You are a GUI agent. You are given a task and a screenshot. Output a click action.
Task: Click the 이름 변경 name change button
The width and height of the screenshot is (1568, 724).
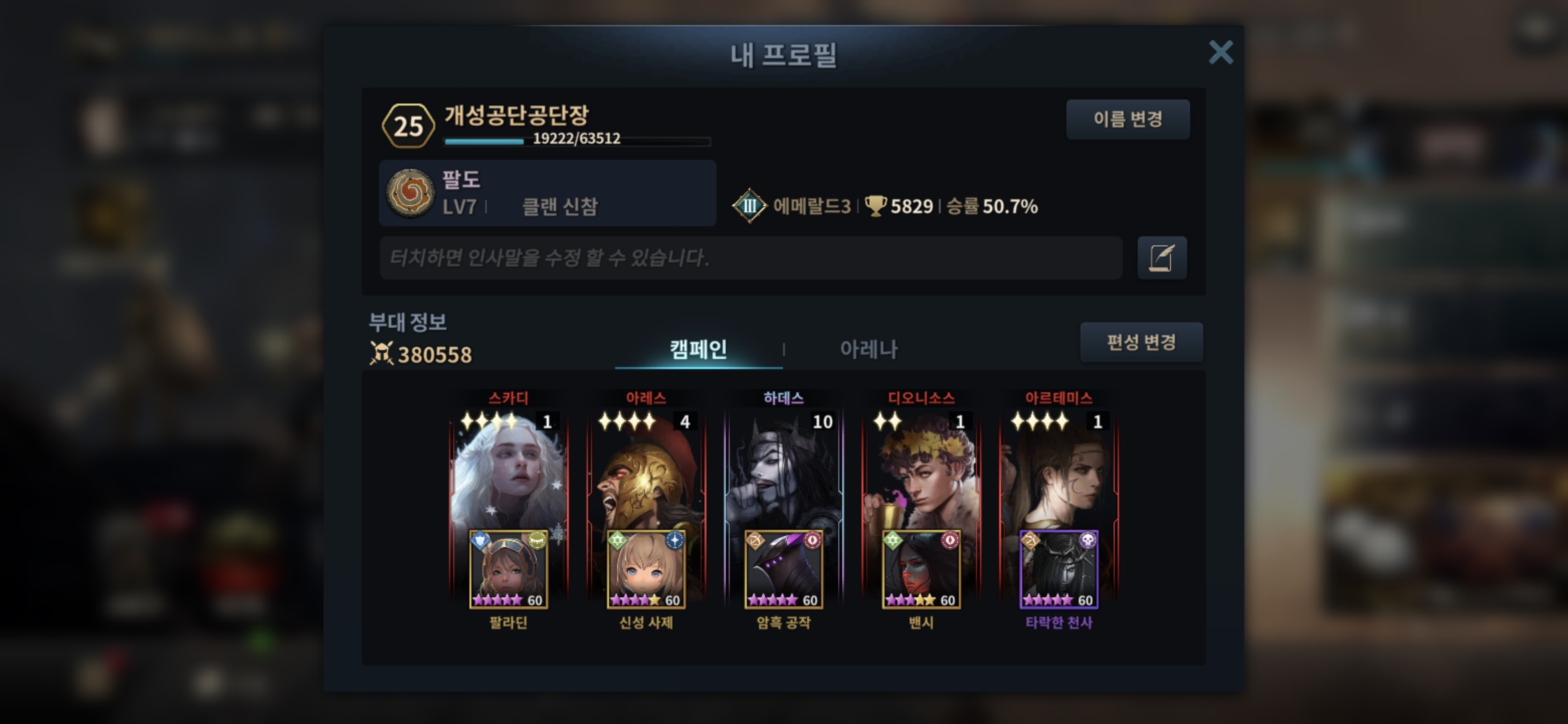(1128, 119)
